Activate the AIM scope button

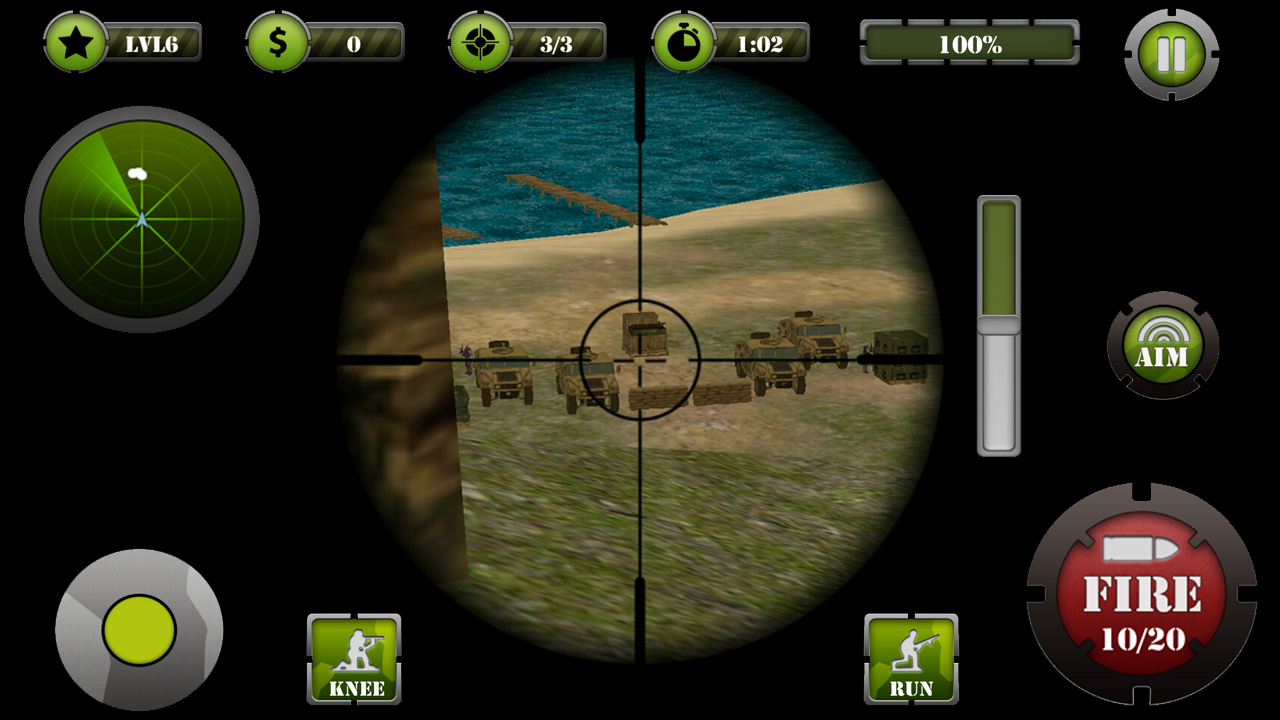(x=1162, y=345)
